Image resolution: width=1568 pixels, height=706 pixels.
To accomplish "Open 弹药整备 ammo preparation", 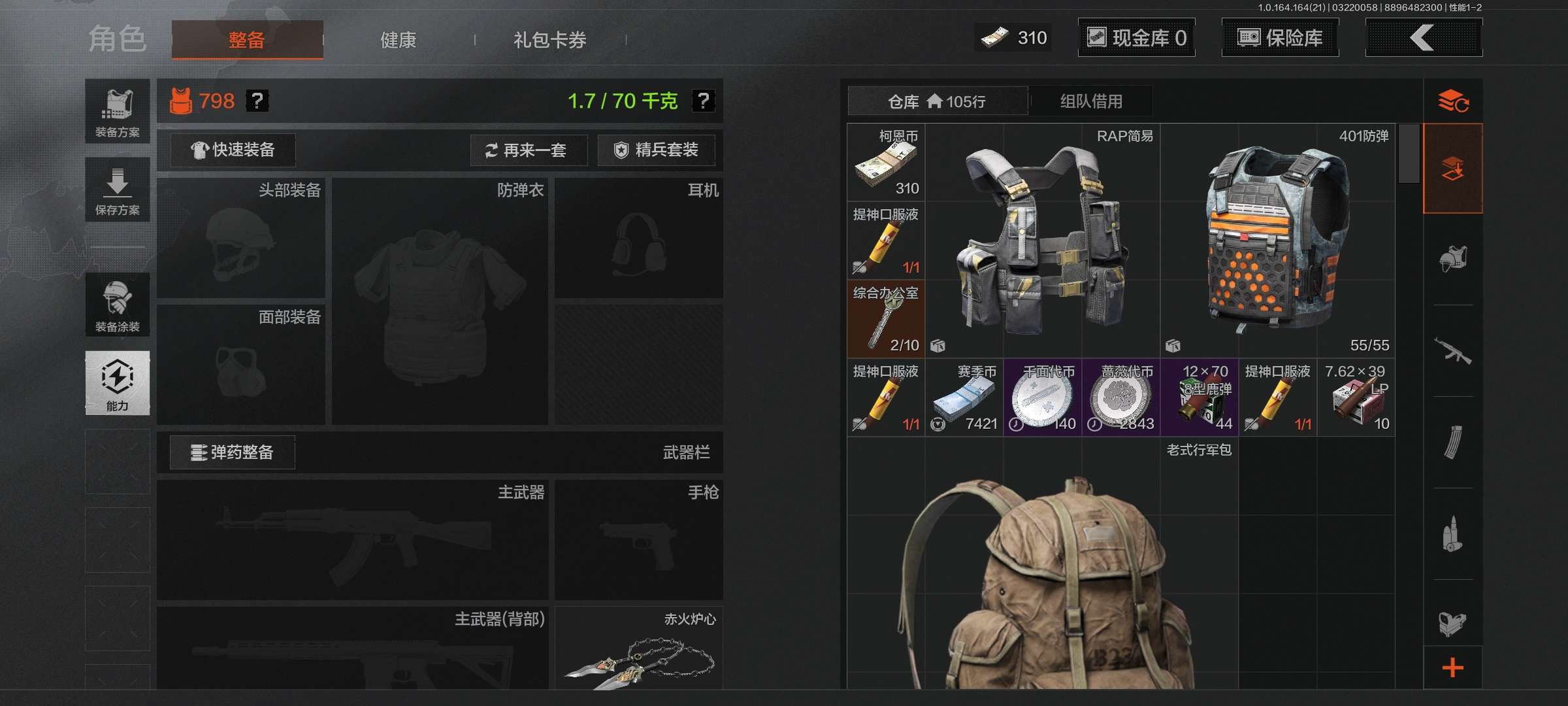I will pyautogui.click(x=232, y=452).
